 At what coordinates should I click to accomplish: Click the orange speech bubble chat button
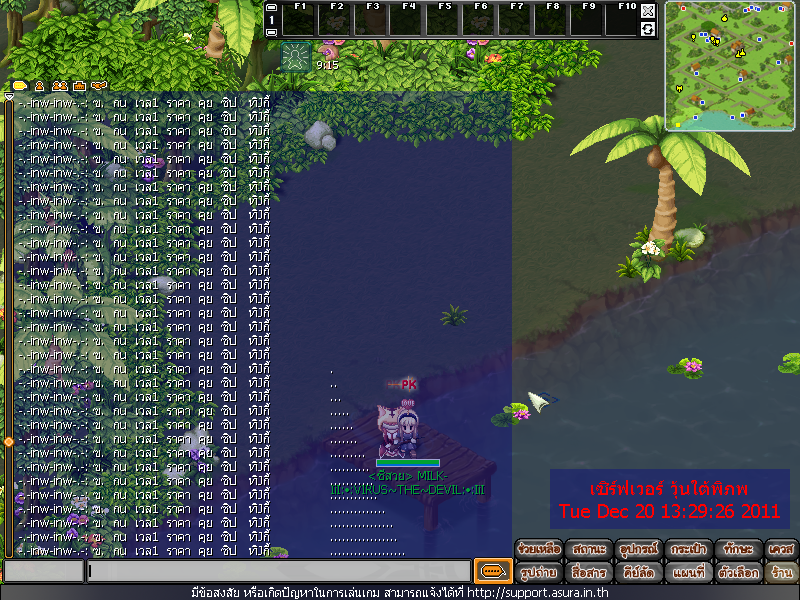tap(492, 571)
